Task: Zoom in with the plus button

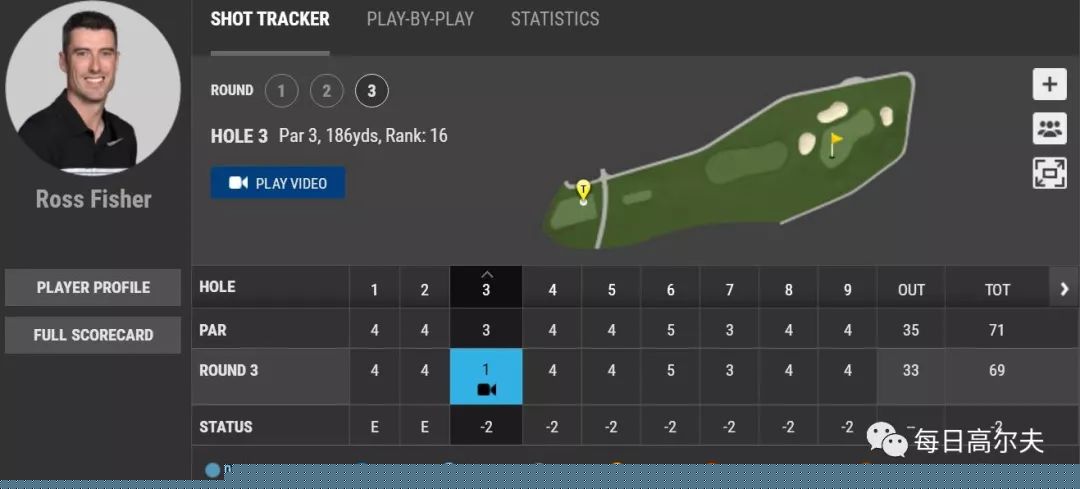Action: (x=1049, y=84)
